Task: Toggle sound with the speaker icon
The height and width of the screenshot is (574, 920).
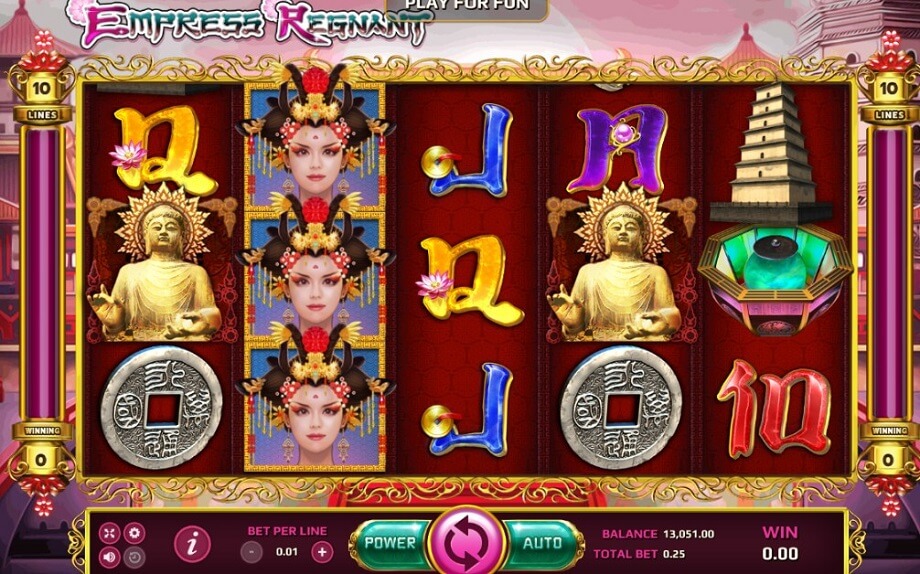Action: [110, 556]
